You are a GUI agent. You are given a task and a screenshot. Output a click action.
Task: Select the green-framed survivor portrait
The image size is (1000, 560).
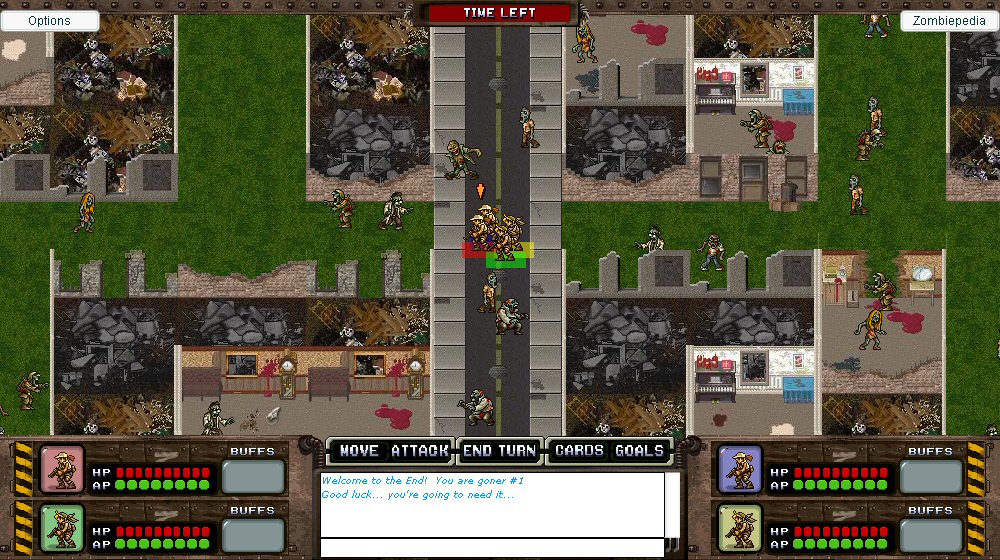(62, 527)
